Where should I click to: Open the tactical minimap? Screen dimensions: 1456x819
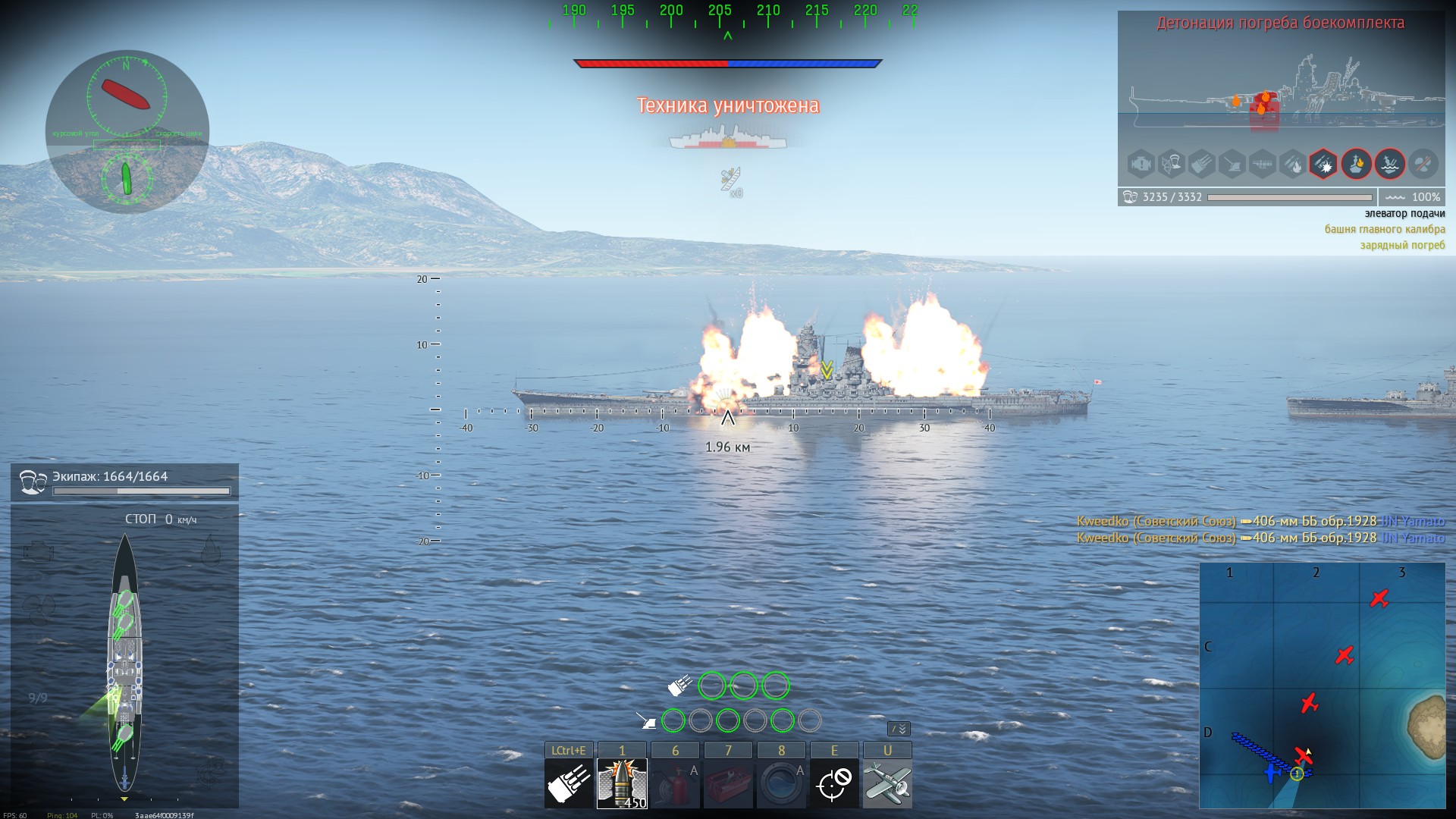coord(1322,686)
